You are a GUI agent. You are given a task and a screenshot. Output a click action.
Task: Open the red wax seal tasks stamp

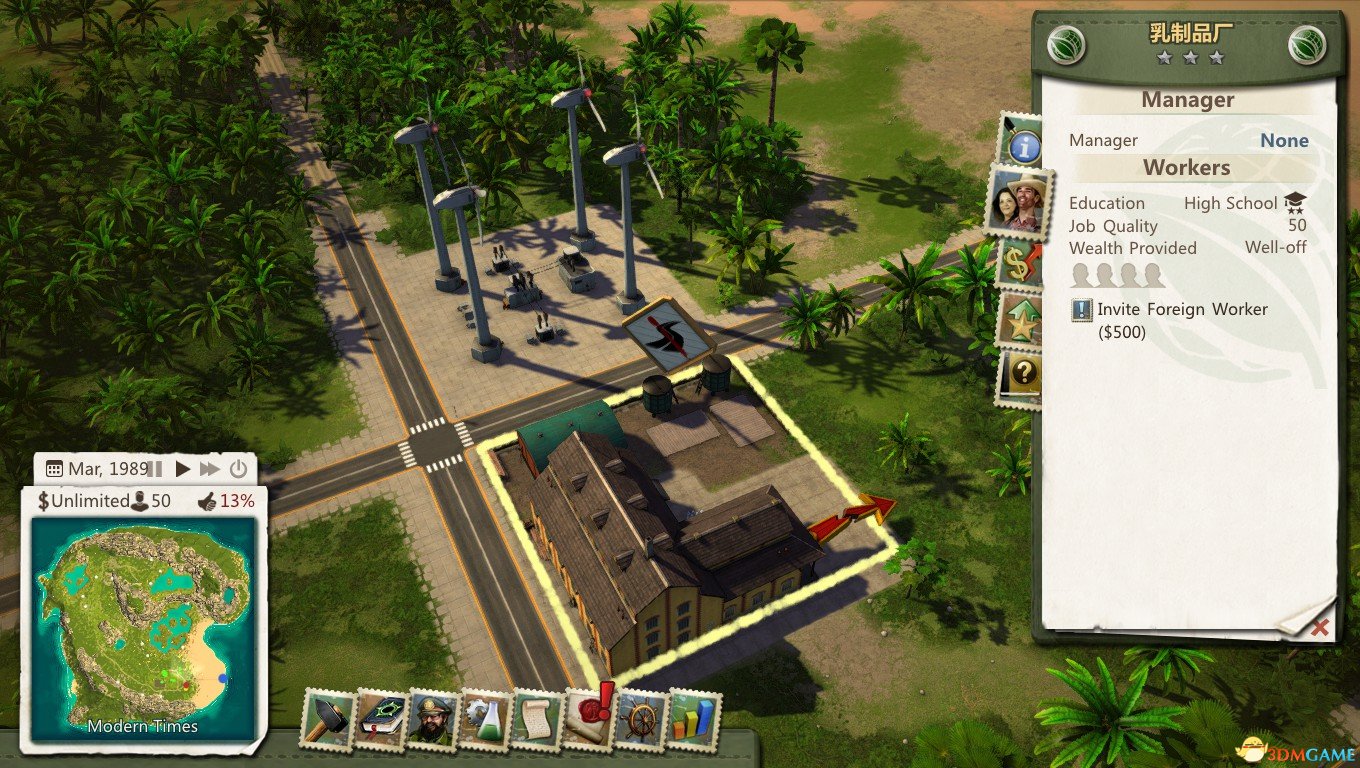tap(590, 716)
